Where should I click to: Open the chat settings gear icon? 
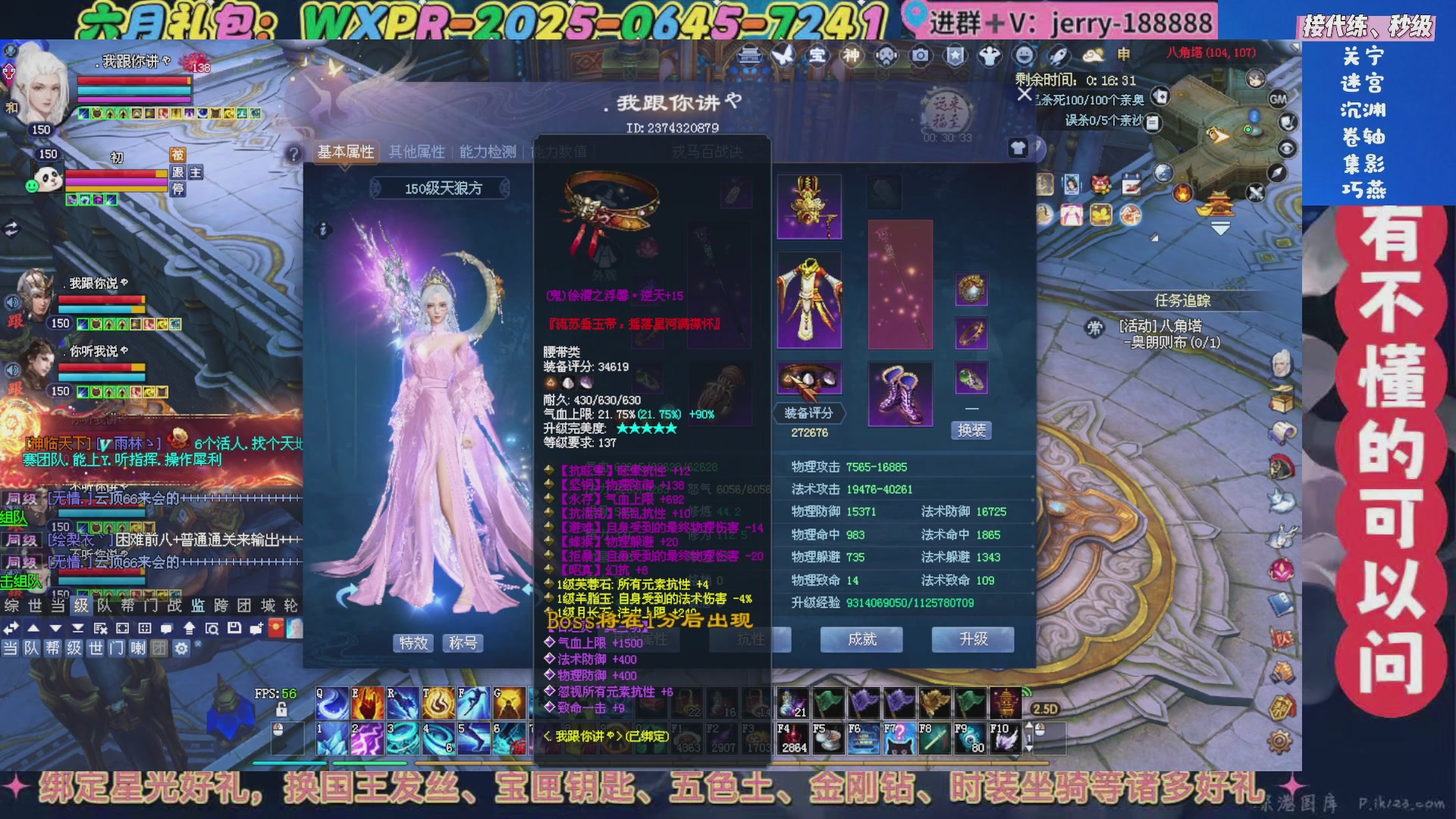182,648
